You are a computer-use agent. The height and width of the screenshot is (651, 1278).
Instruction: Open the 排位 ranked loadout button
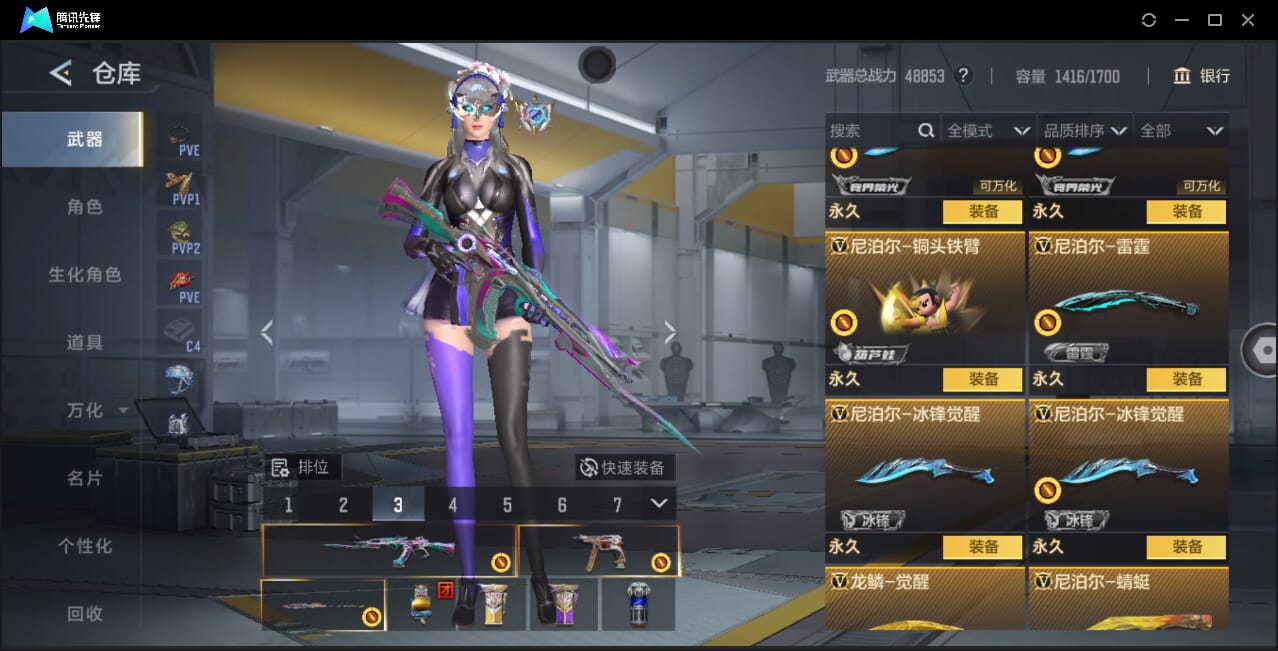coord(304,467)
